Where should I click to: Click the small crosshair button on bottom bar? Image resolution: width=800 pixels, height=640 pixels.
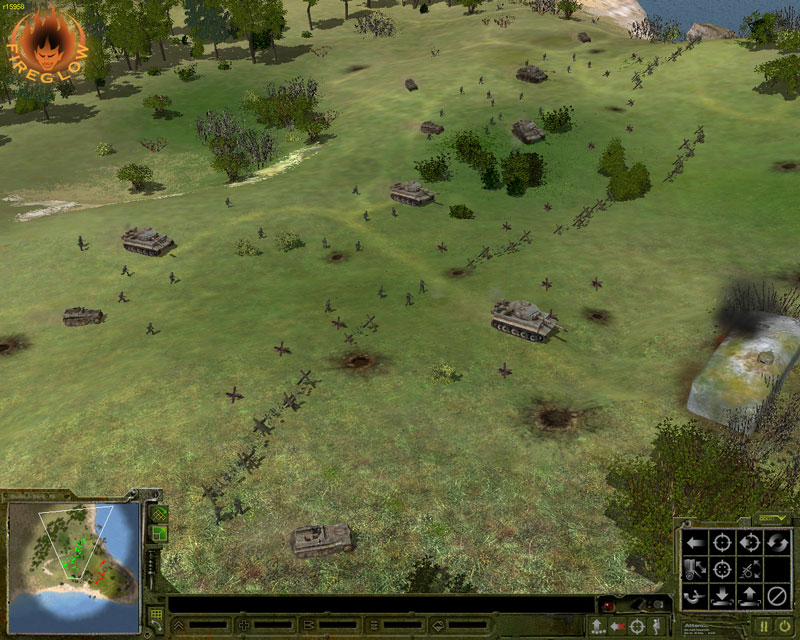click(638, 627)
